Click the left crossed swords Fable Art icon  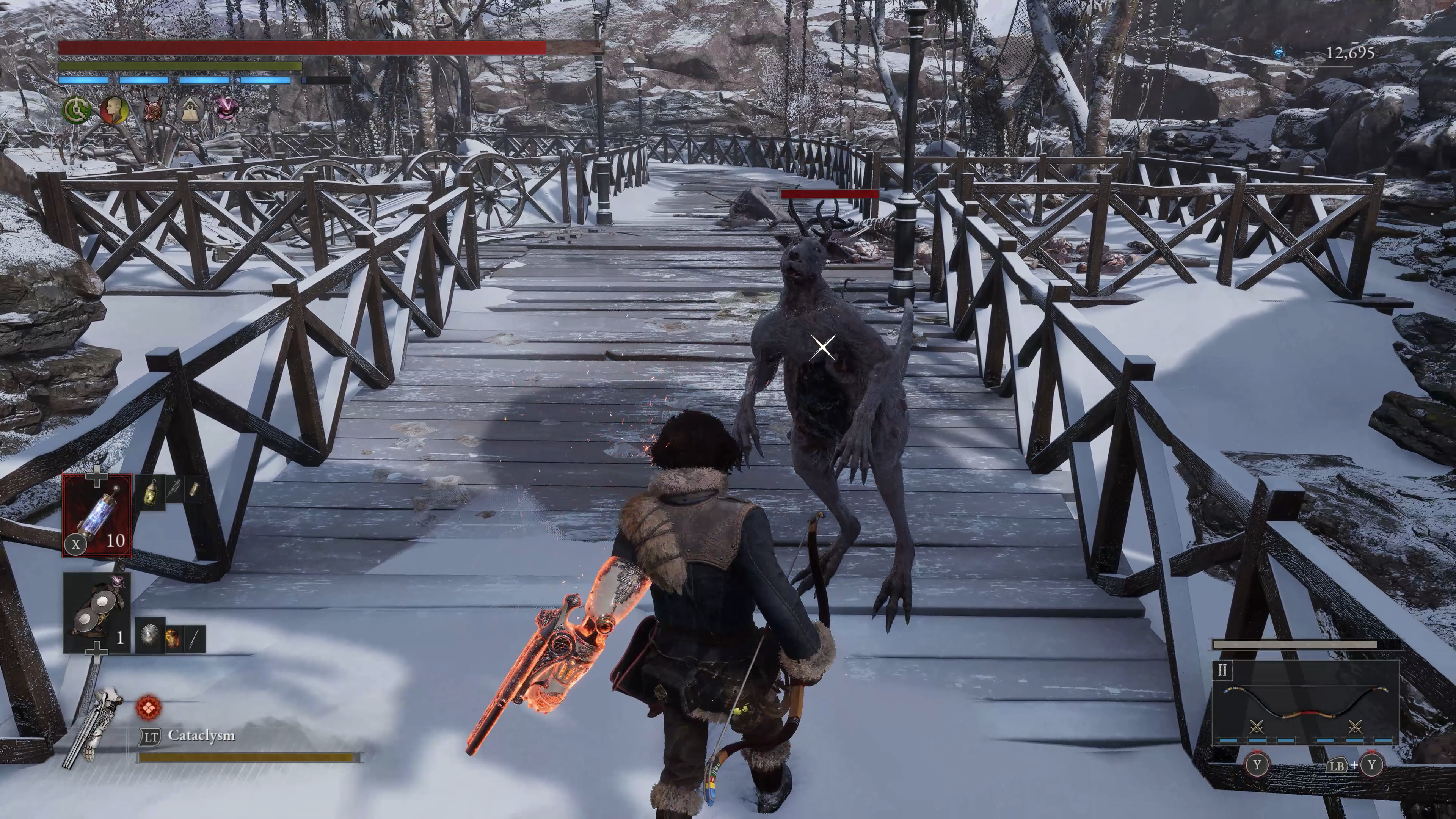pyautogui.click(x=1257, y=726)
